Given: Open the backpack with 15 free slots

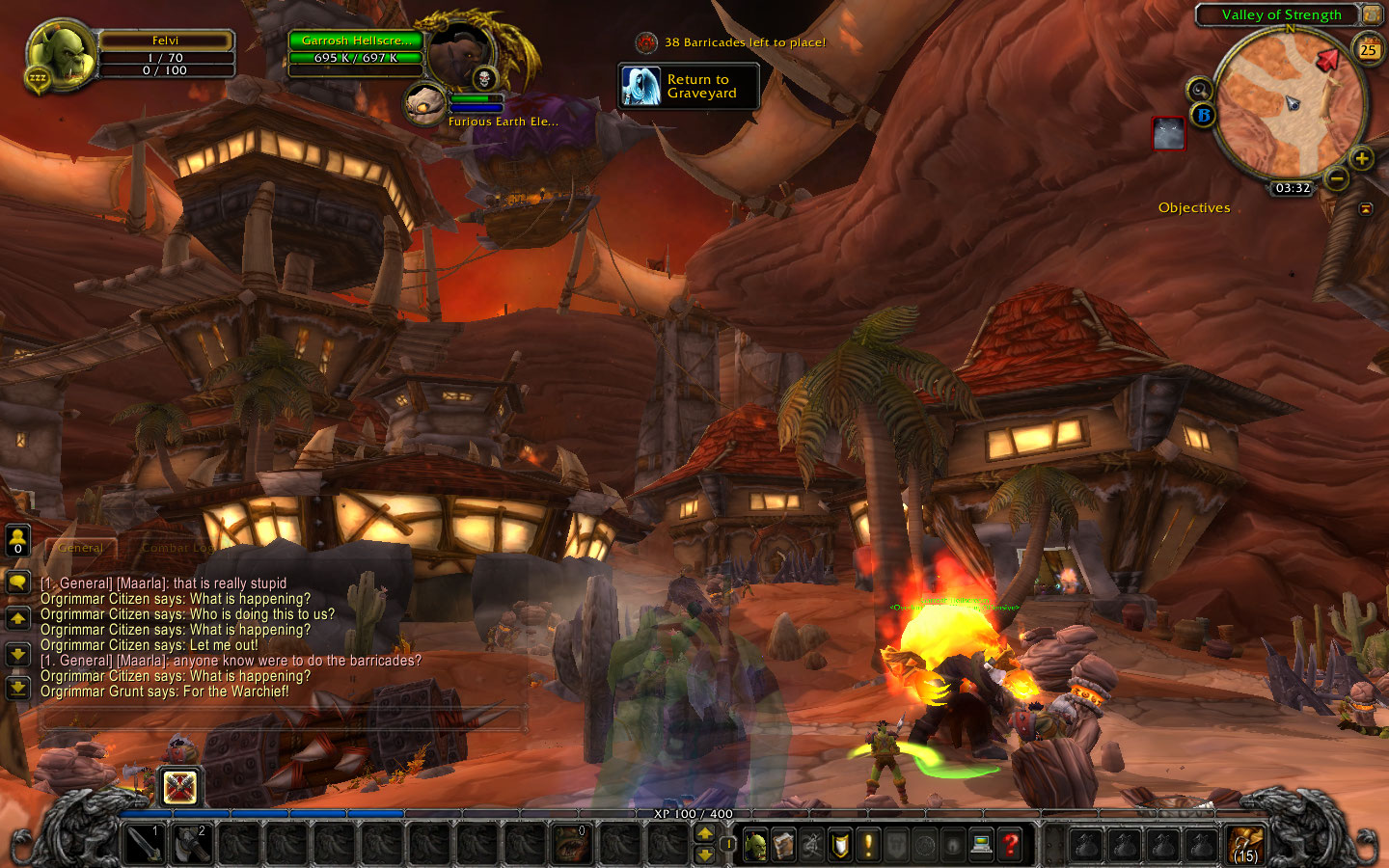Looking at the screenshot, I should tap(1245, 845).
